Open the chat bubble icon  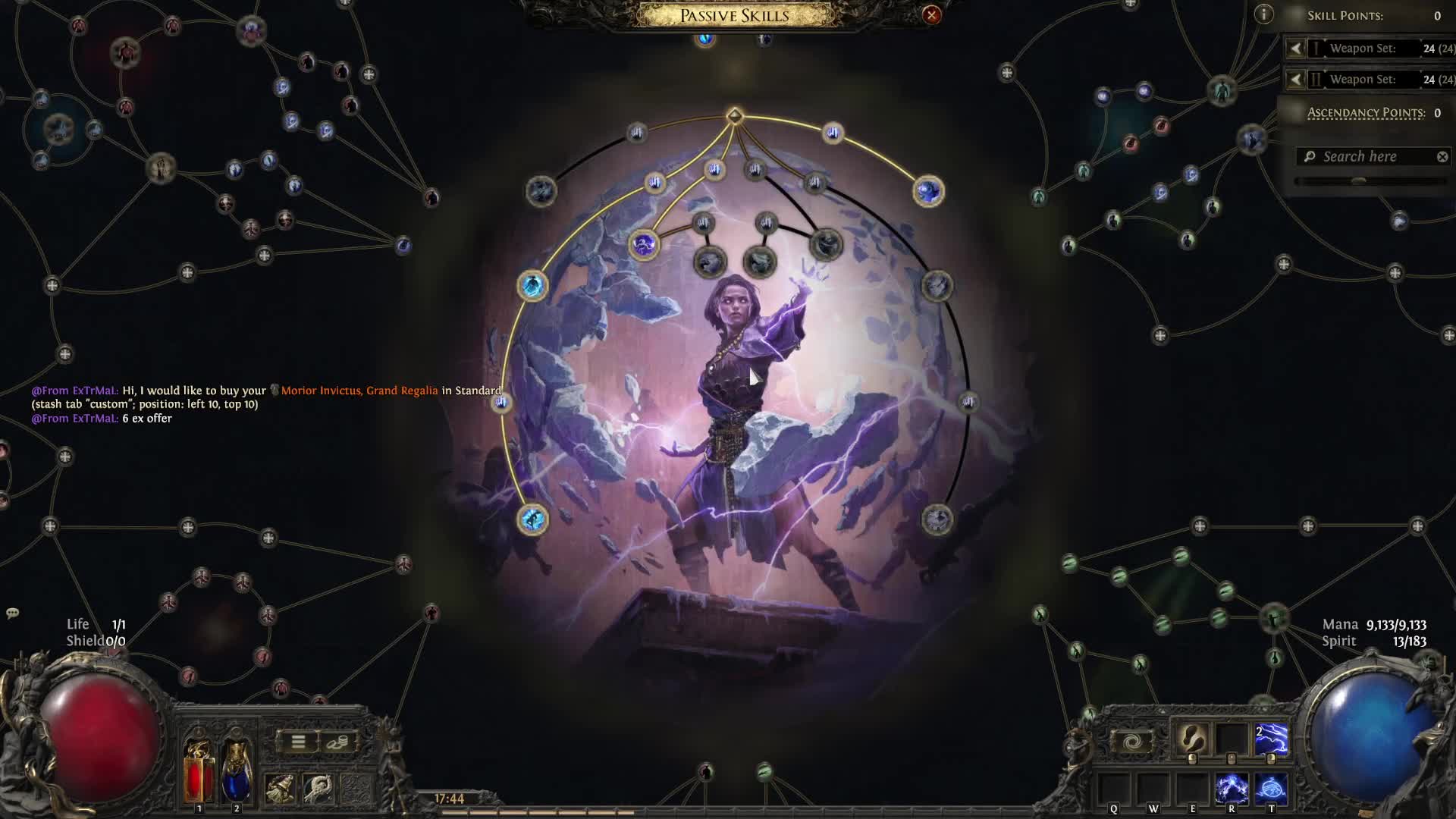[x=12, y=613]
